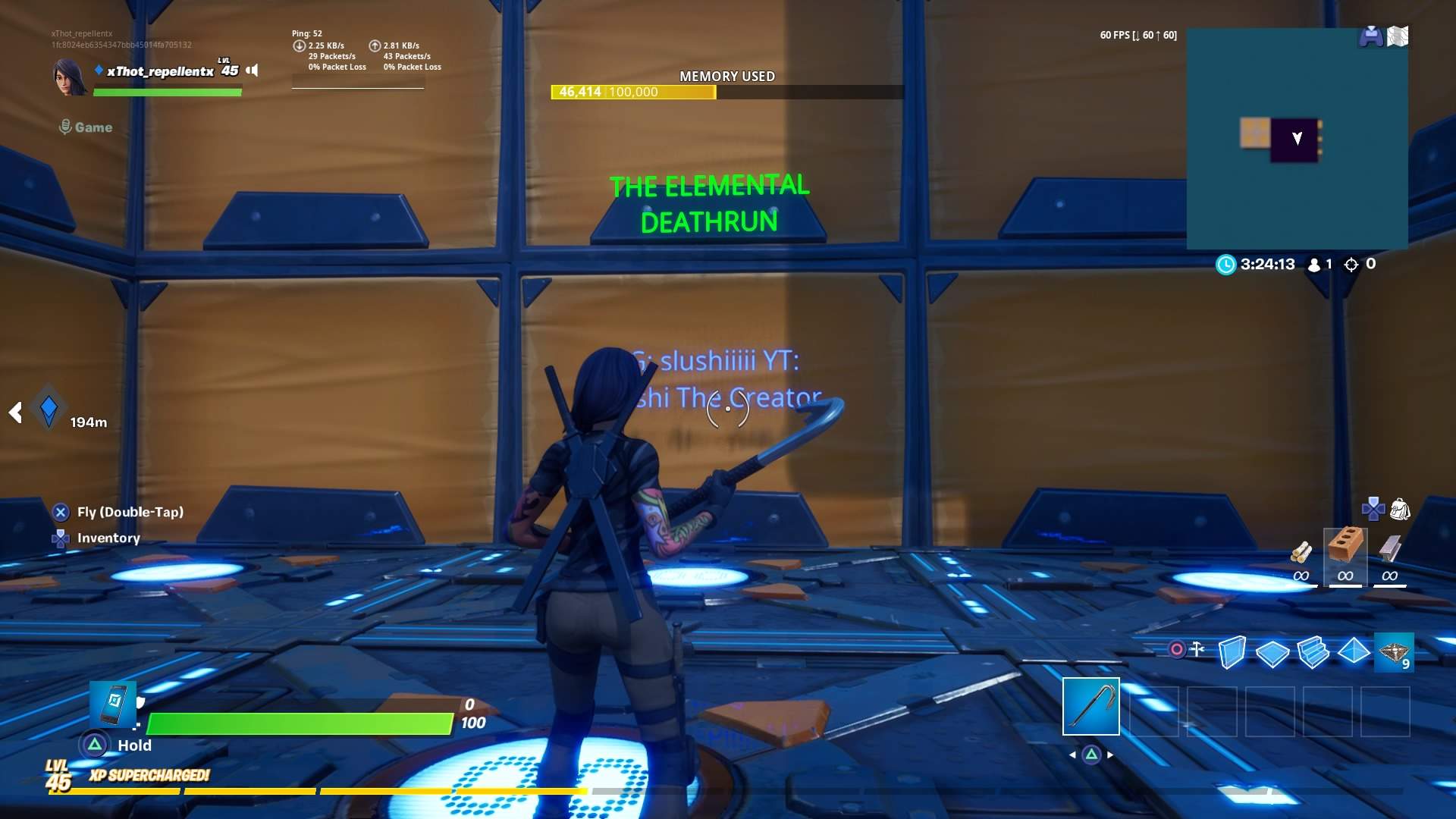Image resolution: width=1456 pixels, height=819 pixels.
Task: Click the left arrow to cycle hotbar
Action: 1072,755
